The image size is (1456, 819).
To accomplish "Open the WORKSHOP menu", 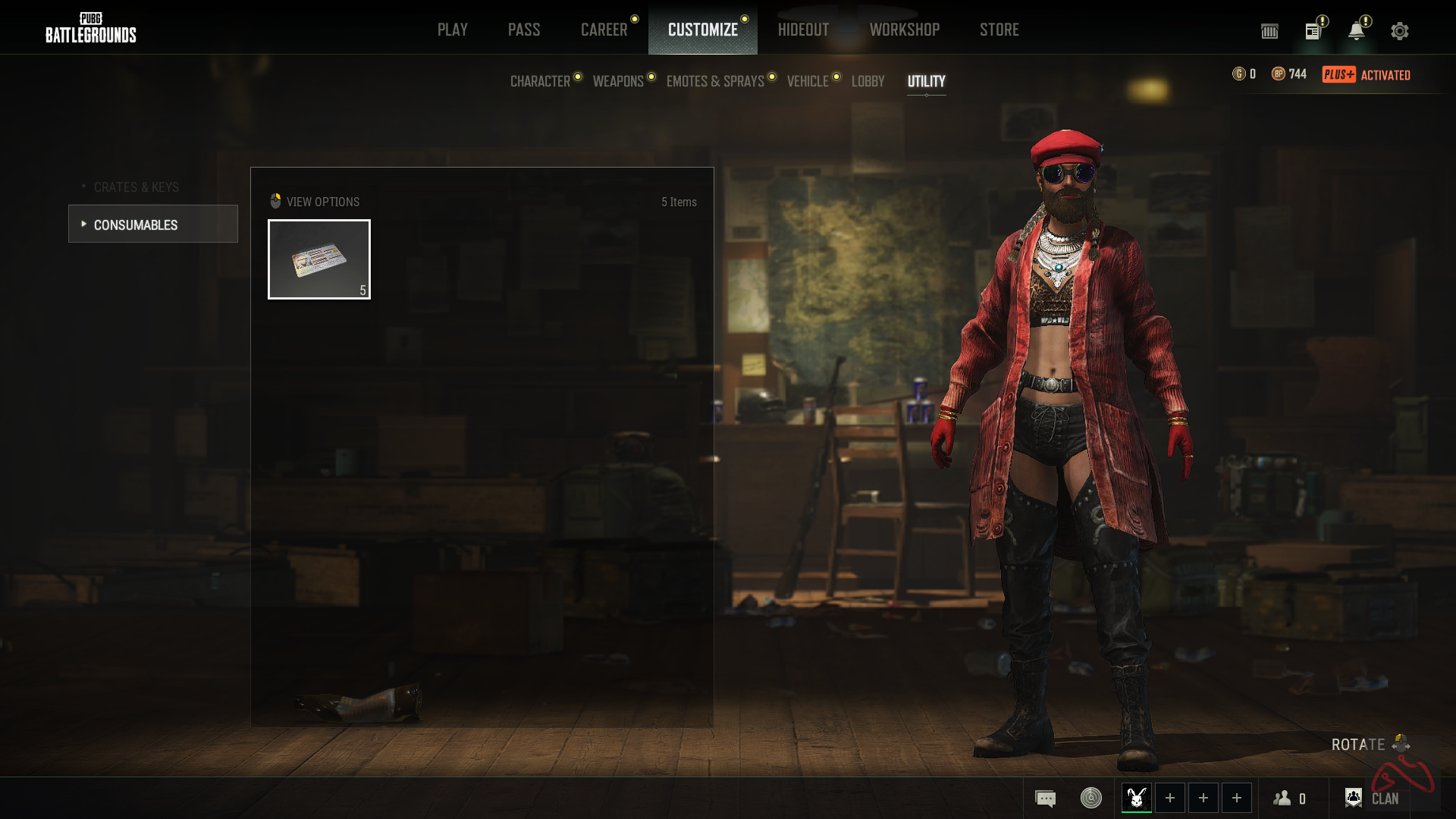I will 904,30.
